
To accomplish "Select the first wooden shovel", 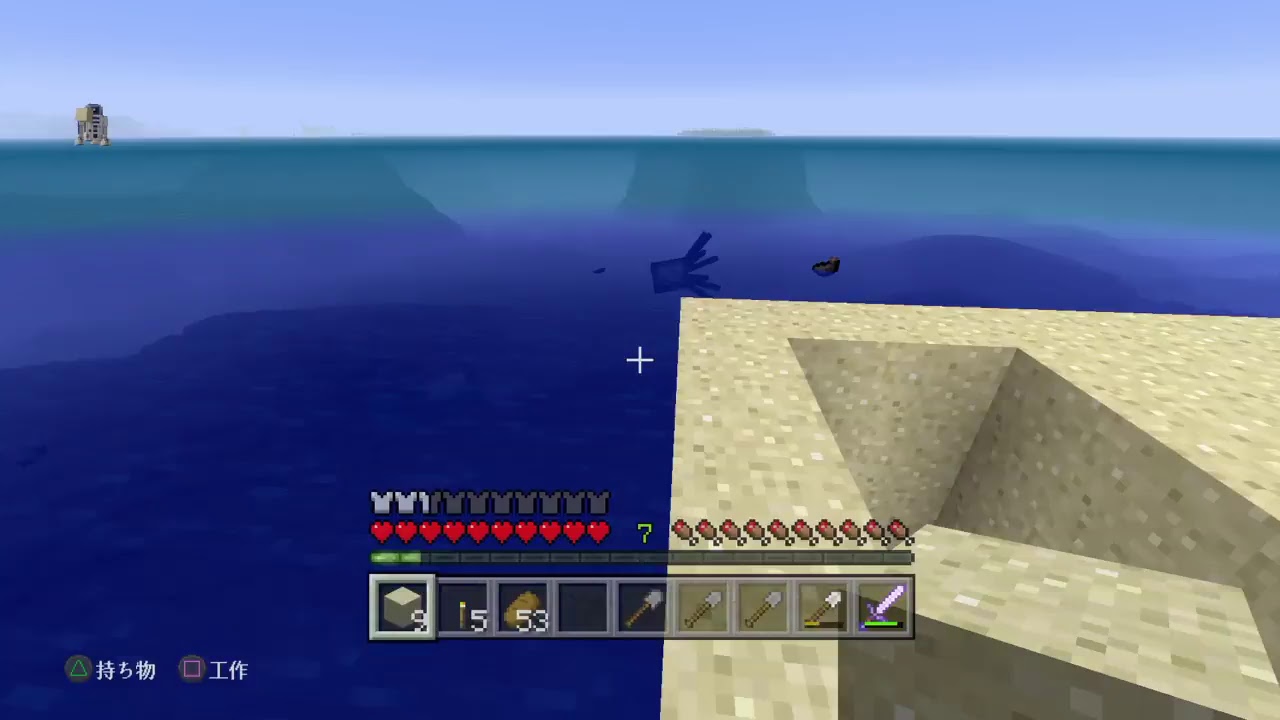I will 703,605.
